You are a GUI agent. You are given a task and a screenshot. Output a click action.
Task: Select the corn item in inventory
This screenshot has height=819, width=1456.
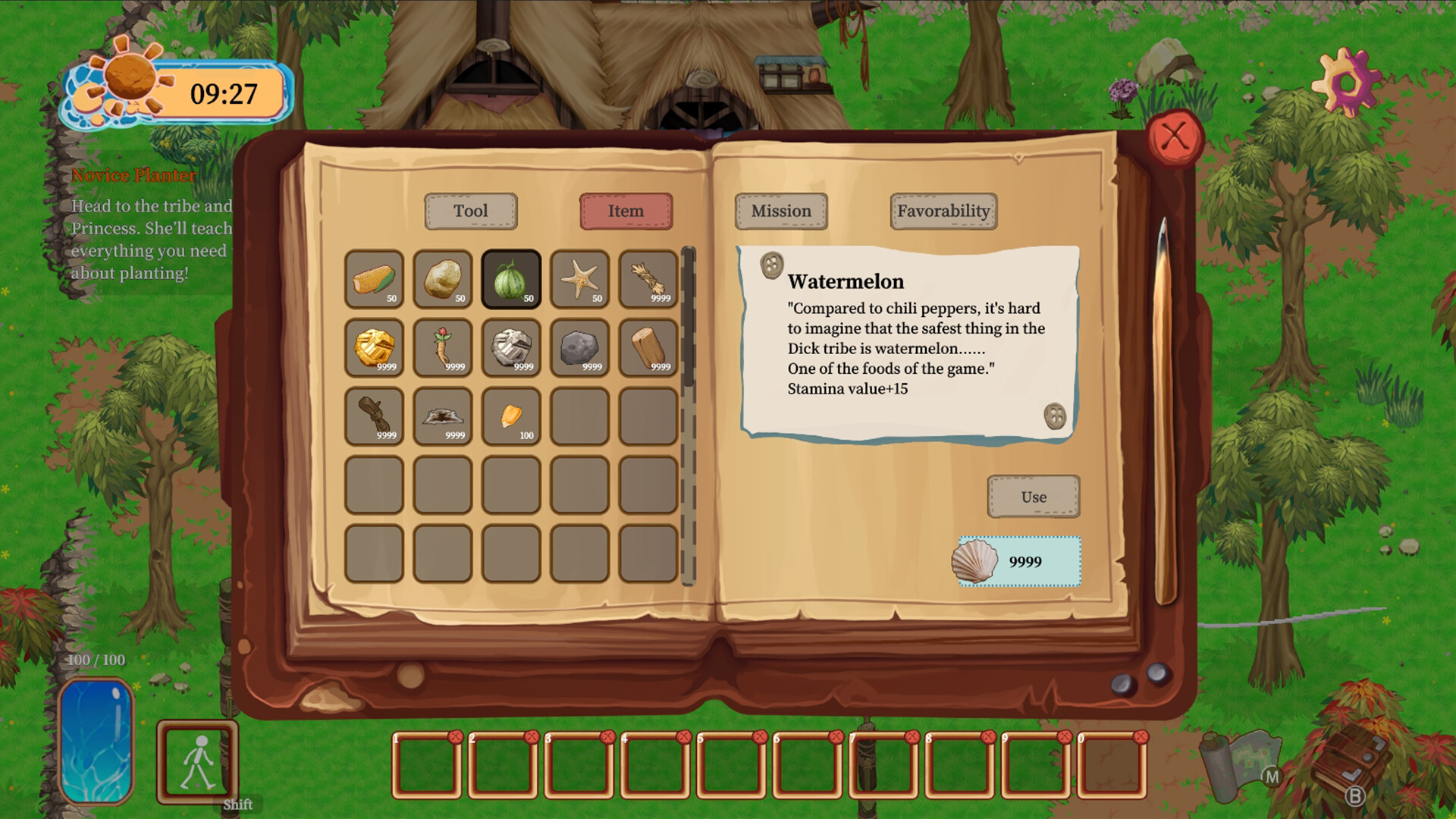coord(375,278)
